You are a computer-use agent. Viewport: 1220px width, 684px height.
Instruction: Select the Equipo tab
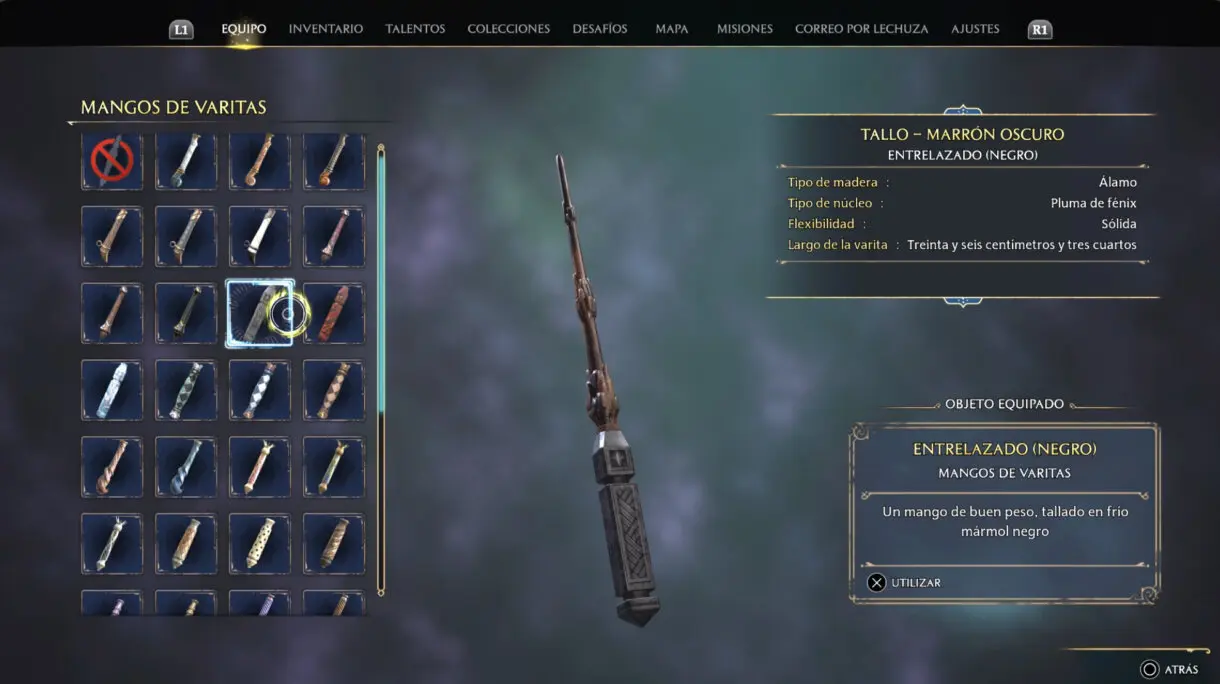coord(243,29)
